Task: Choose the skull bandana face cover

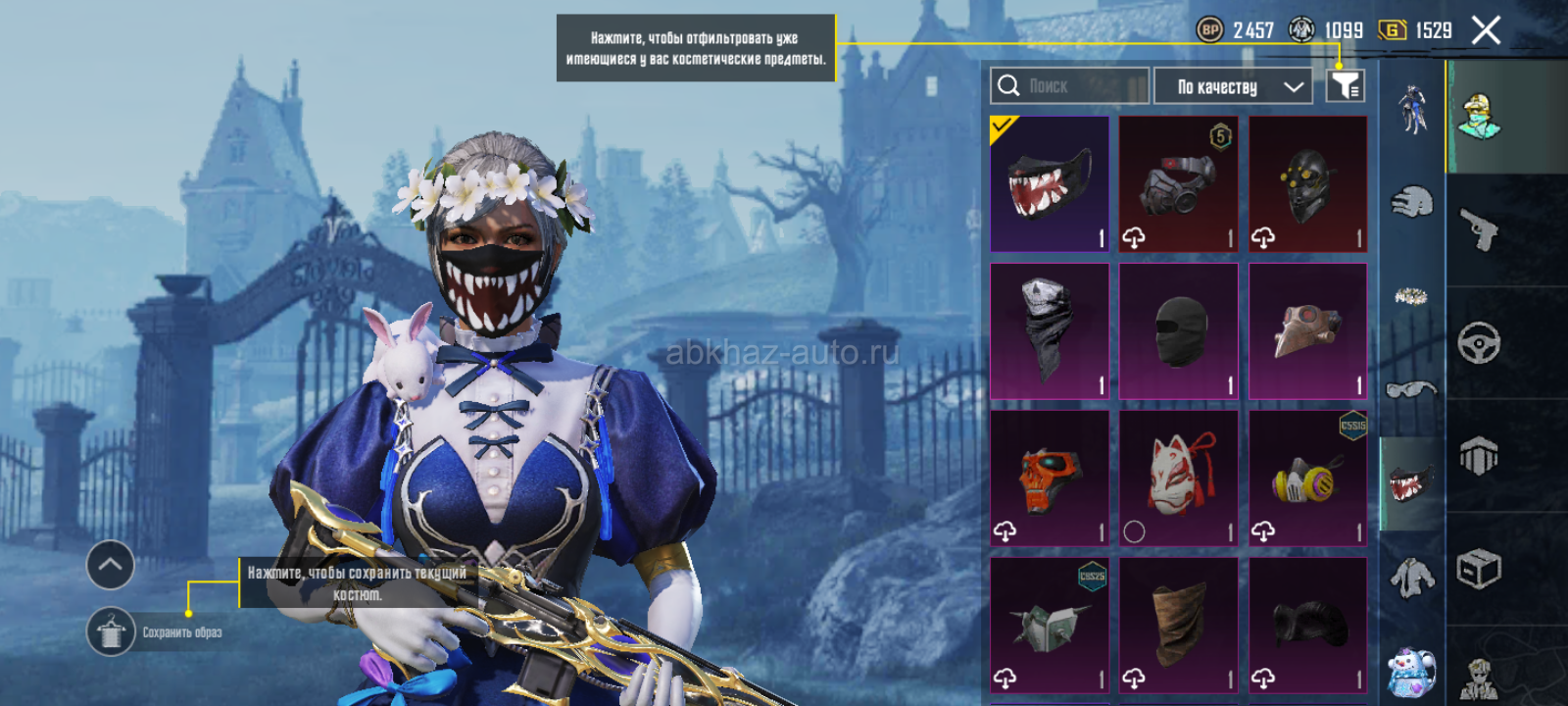Action: click(1050, 331)
